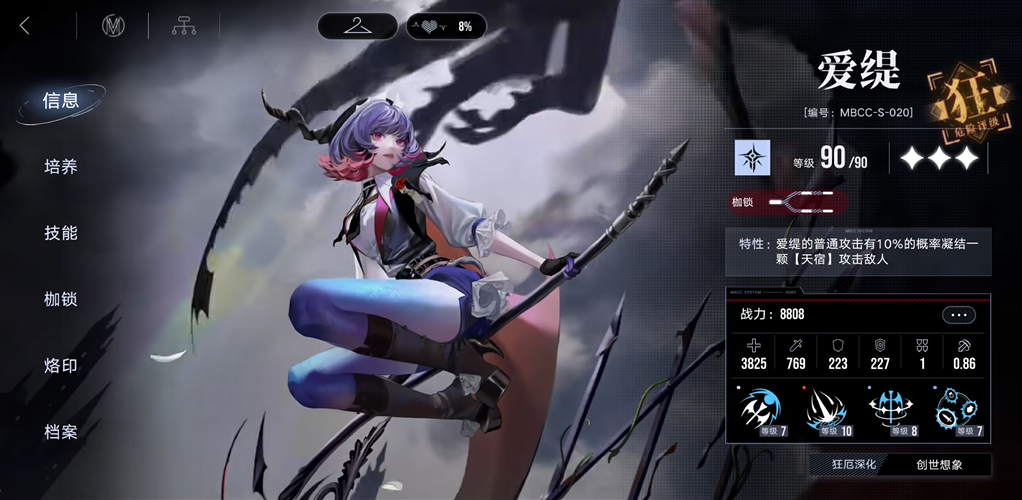Viewport: 1022px width, 500px height.
Task: Open the 档案 tab
Action: pos(61,432)
